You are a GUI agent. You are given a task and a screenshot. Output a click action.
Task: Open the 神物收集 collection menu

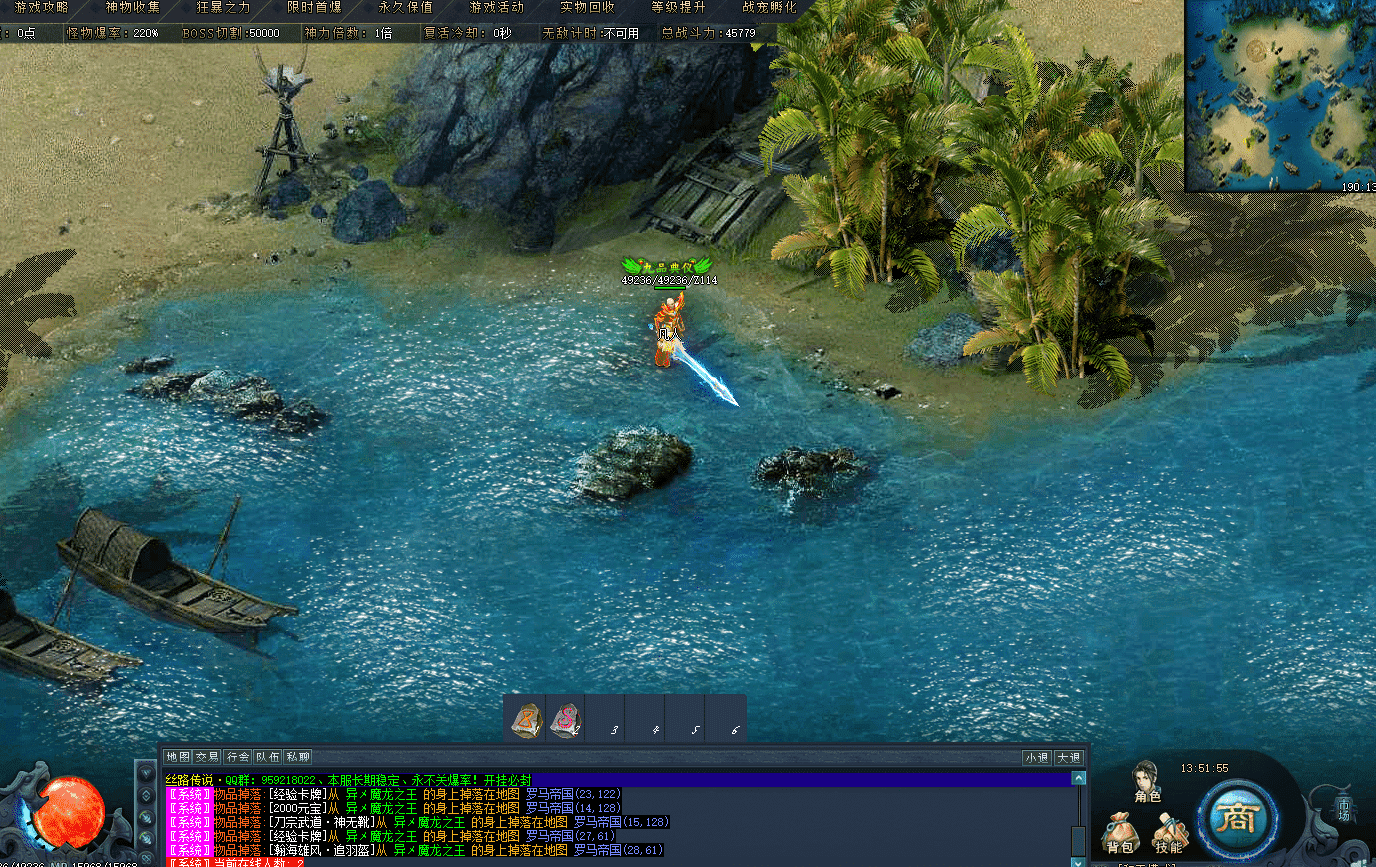point(133,7)
